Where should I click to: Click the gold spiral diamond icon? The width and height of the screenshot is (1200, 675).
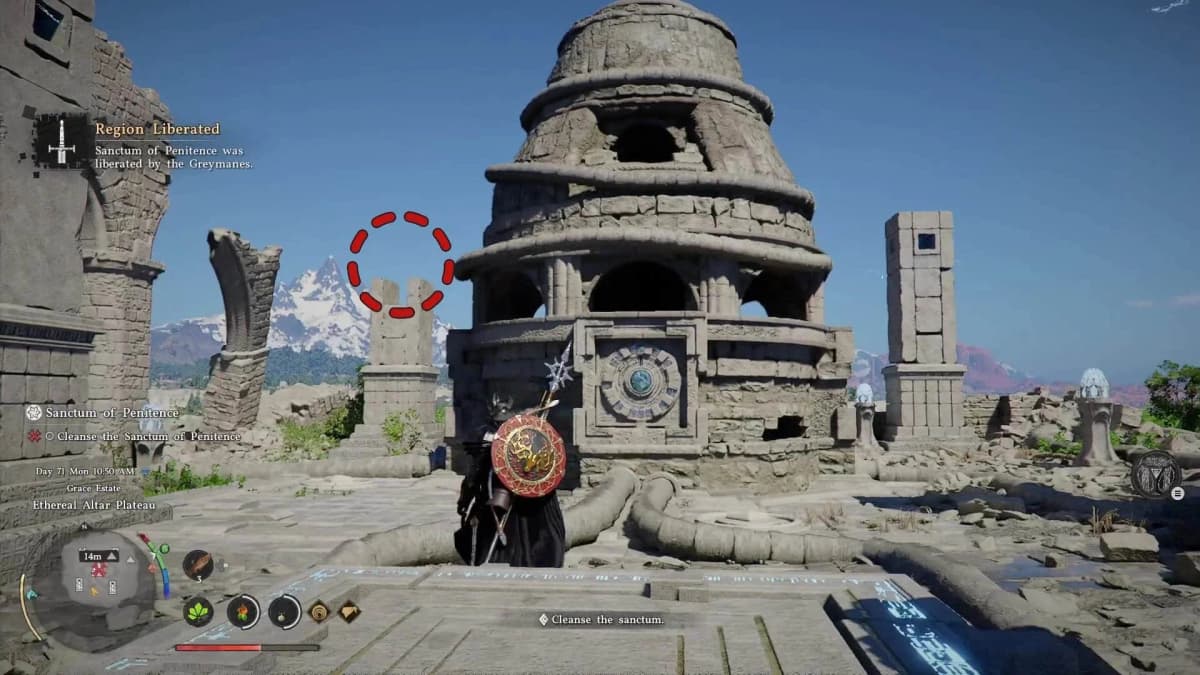(319, 611)
